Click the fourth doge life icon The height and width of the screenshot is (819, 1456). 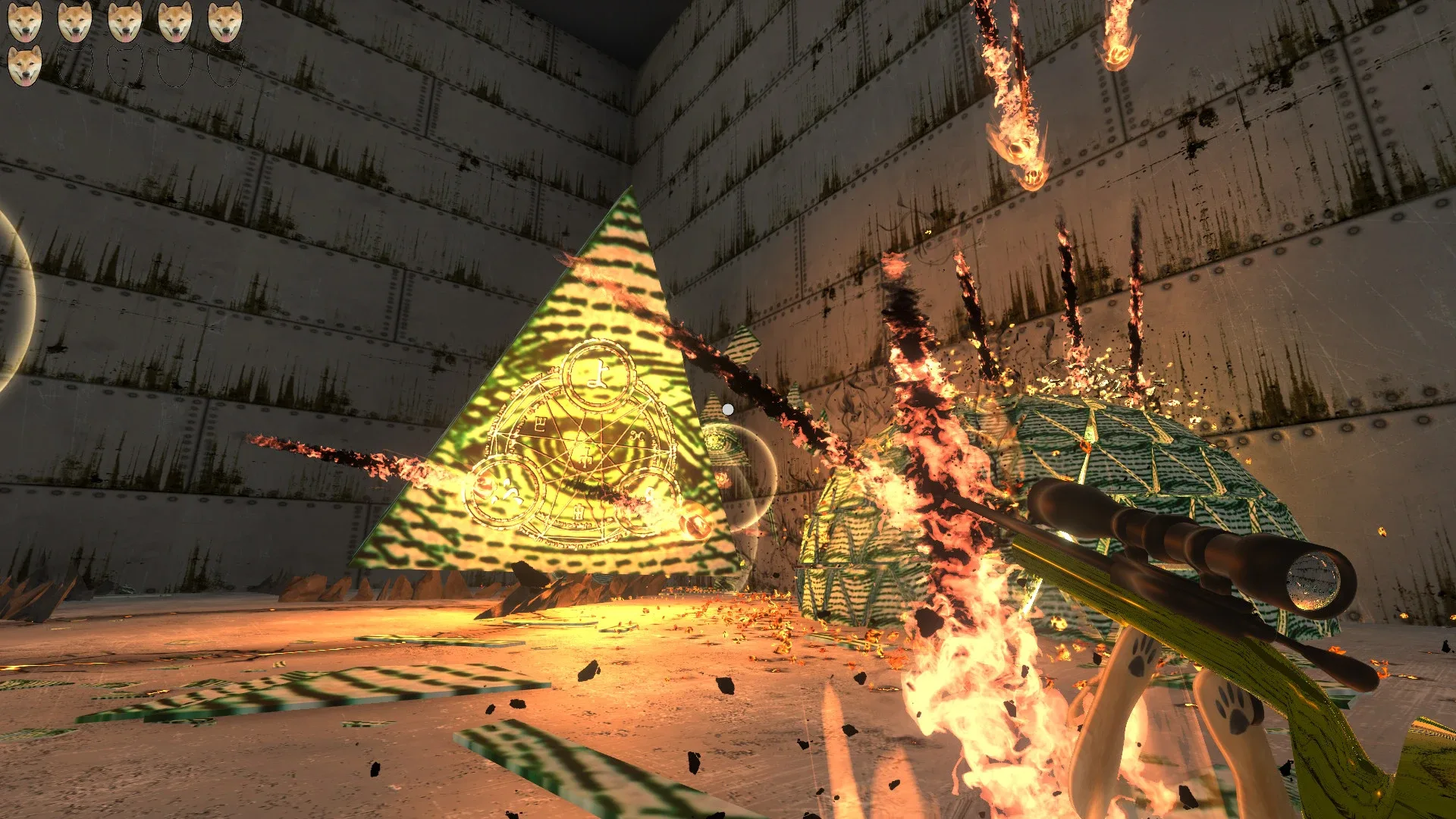click(x=176, y=21)
